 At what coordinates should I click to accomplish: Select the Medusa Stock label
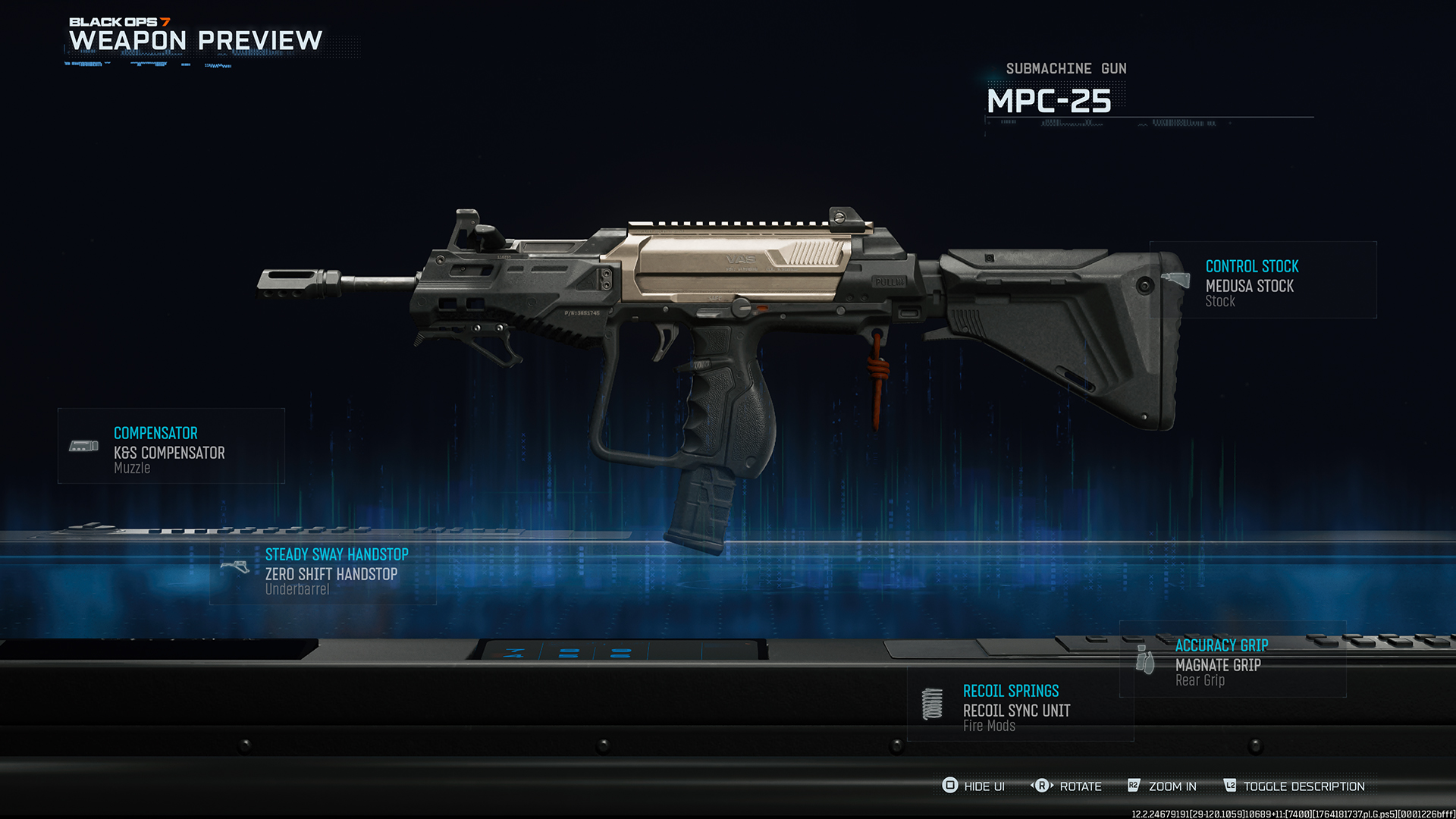[x=1251, y=286]
